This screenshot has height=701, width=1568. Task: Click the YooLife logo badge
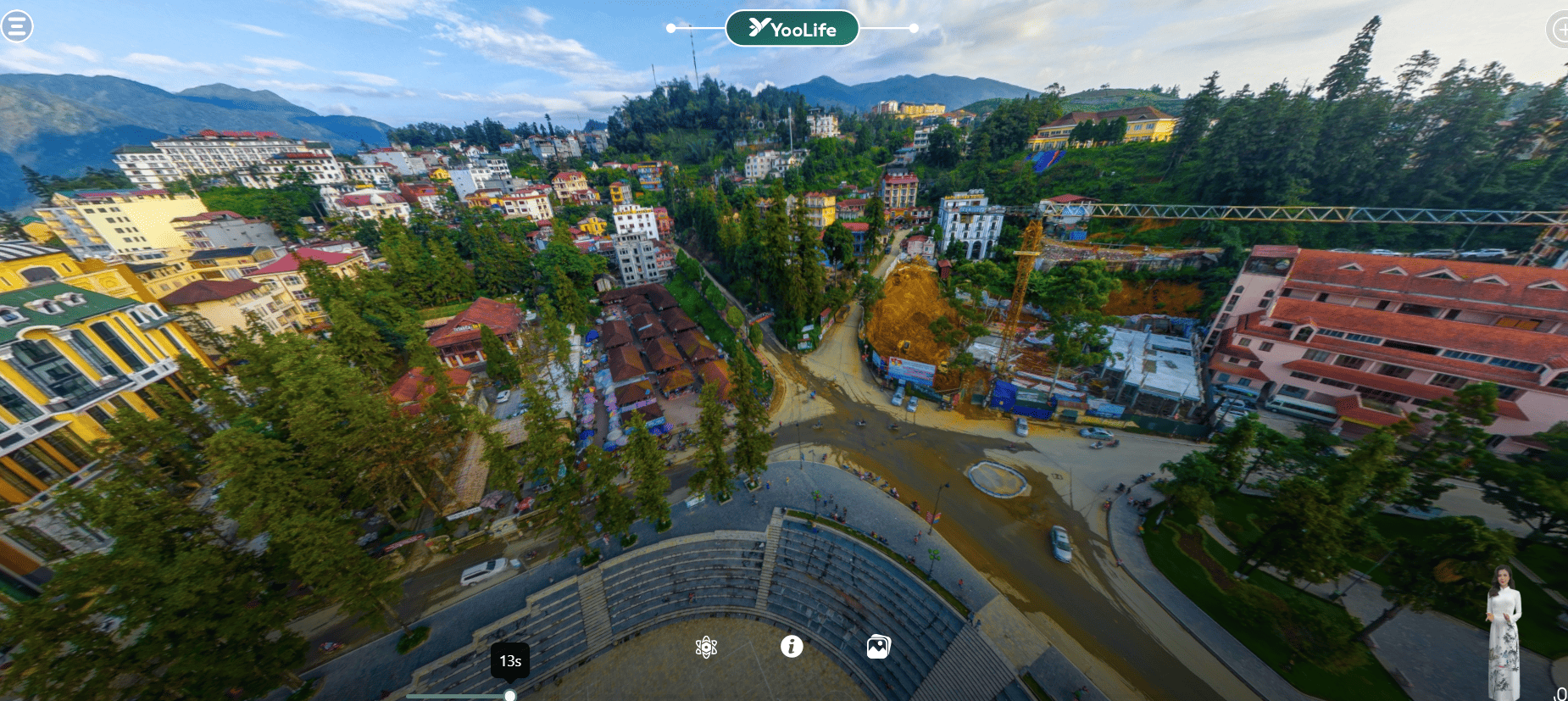pos(792,29)
